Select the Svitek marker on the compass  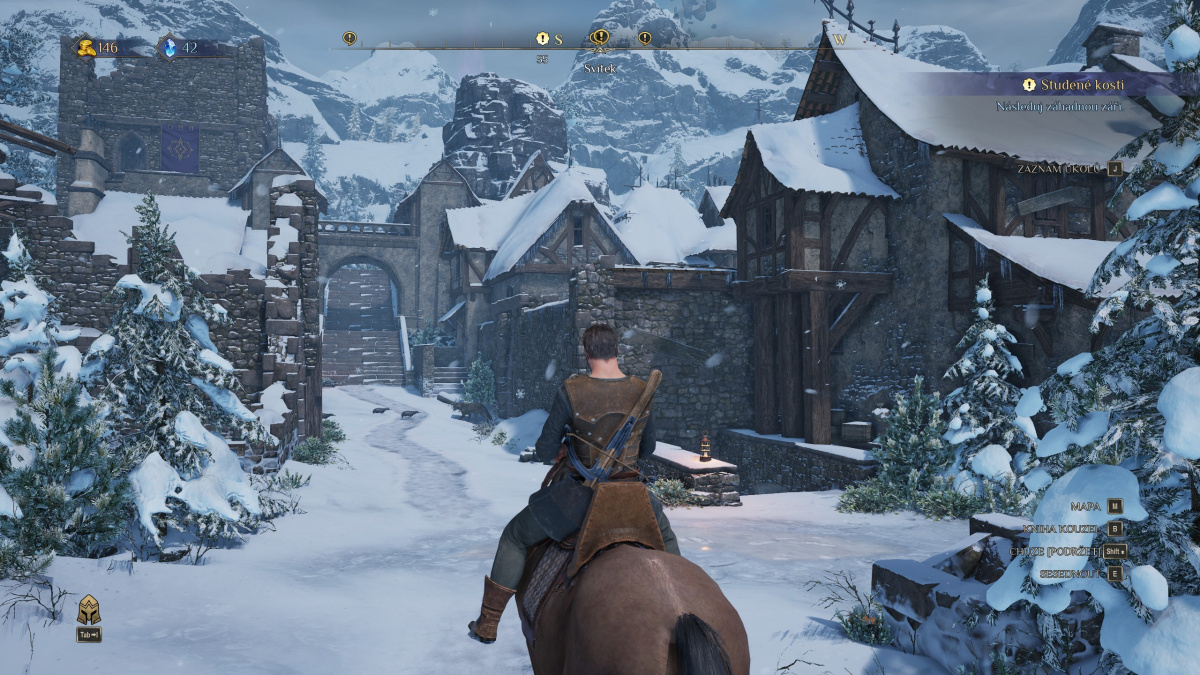600,39
